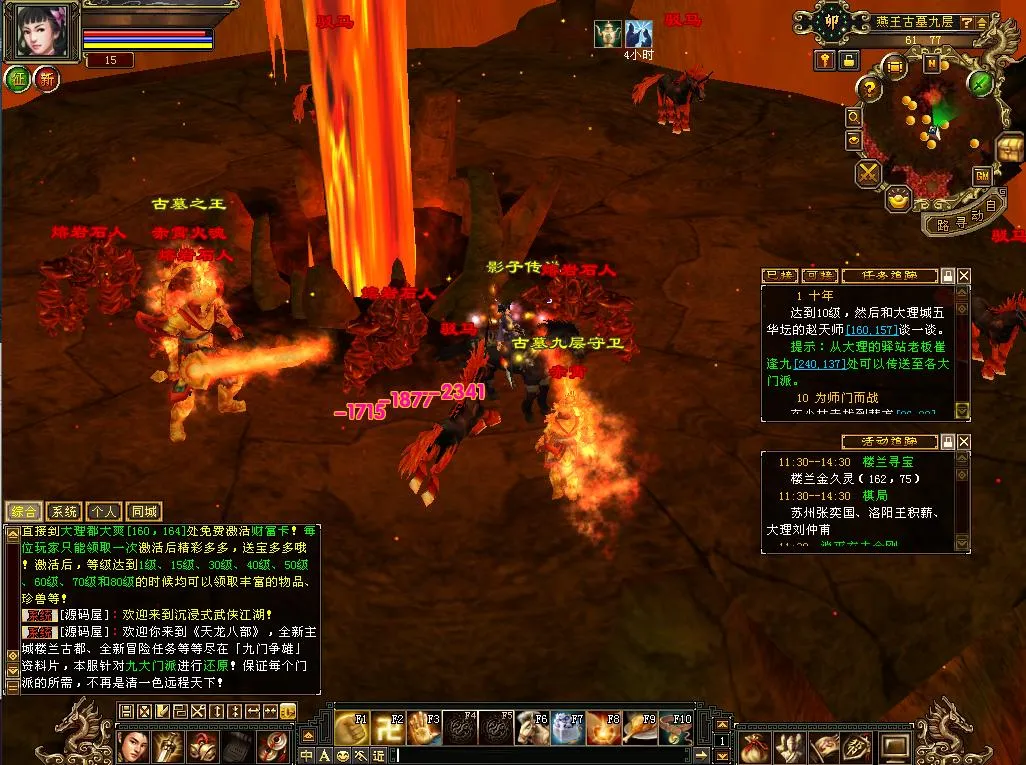Open the treasure chest icon by minimap

pos(1010,150)
